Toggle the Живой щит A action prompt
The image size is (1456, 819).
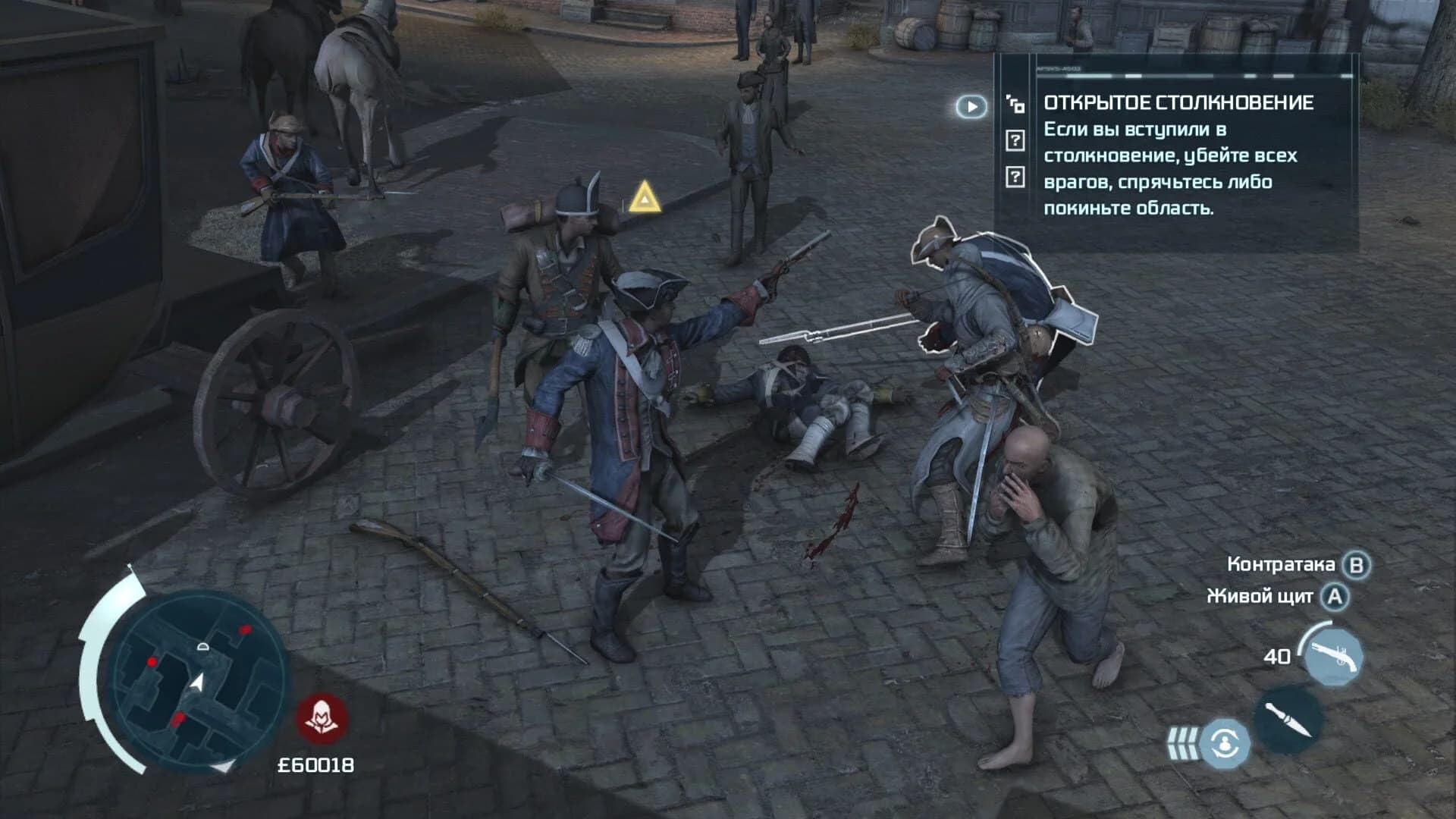[1335, 597]
